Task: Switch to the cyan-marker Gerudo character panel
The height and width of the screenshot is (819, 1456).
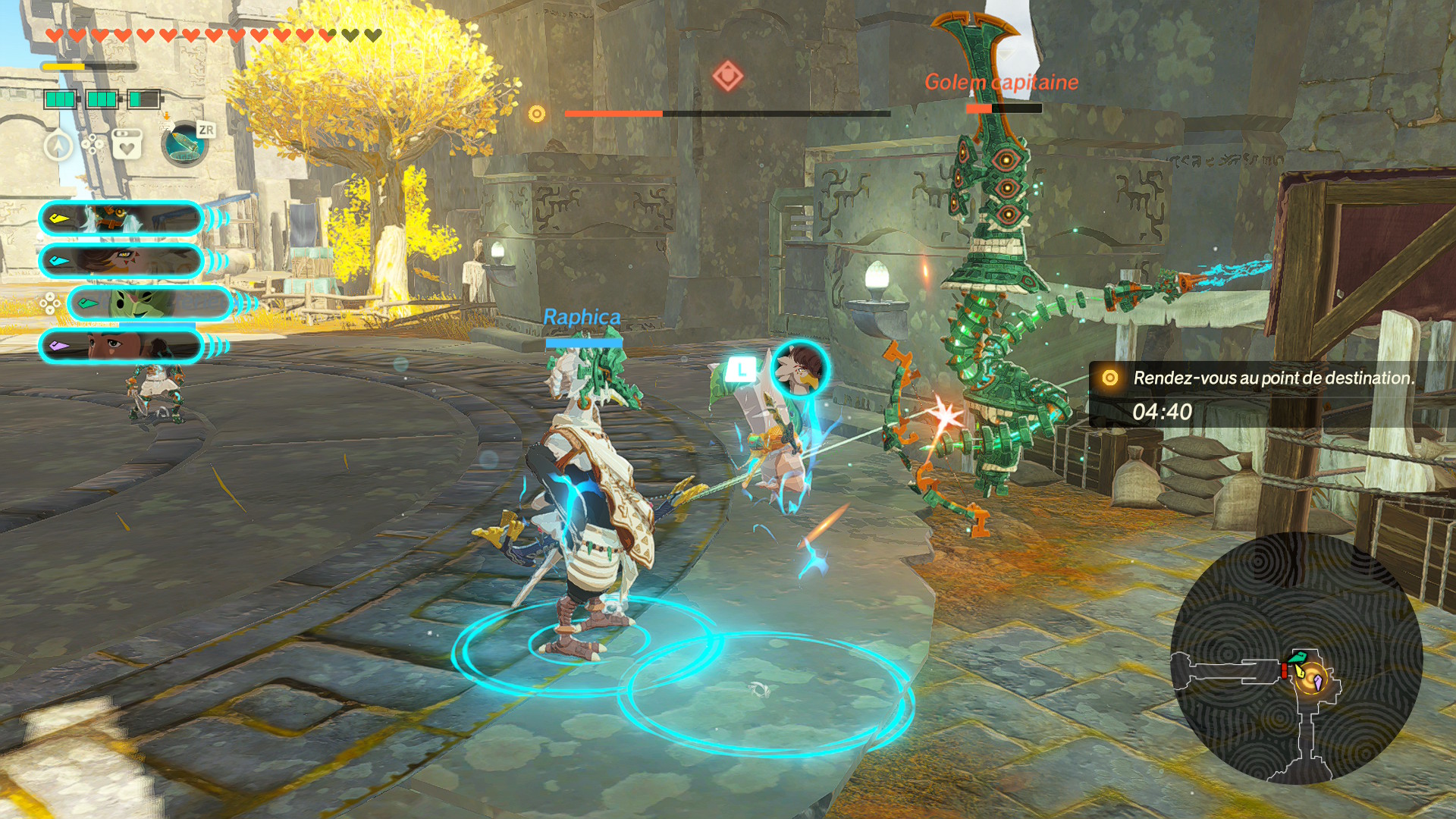Action: 121,262
